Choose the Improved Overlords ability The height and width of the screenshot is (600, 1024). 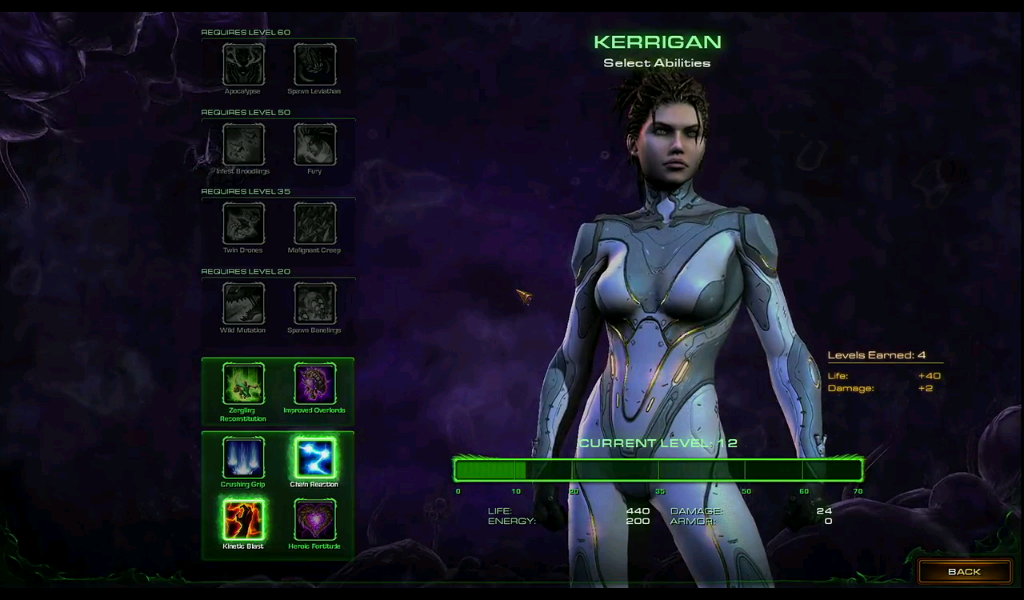pos(314,383)
